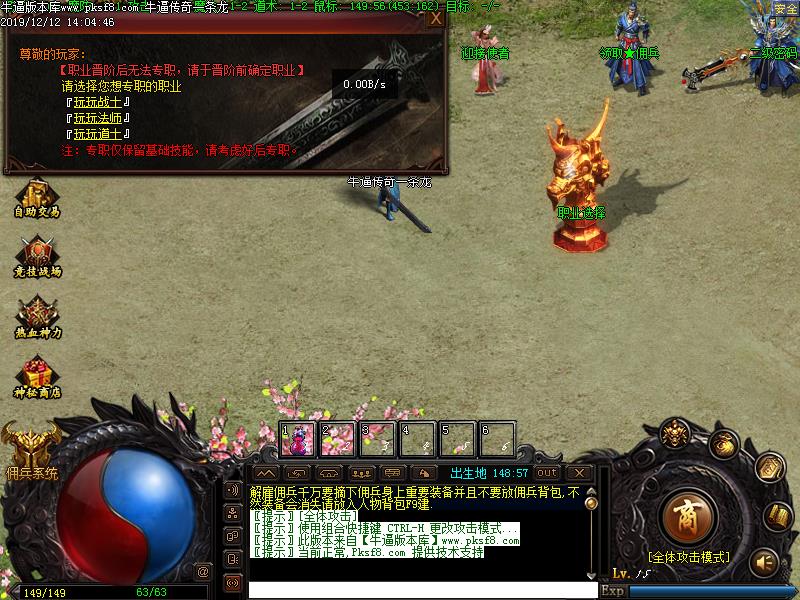This screenshot has width=800, height=600.
Task: Use the red potion in hotbar slot 1
Action: pyautogui.click(x=298, y=438)
